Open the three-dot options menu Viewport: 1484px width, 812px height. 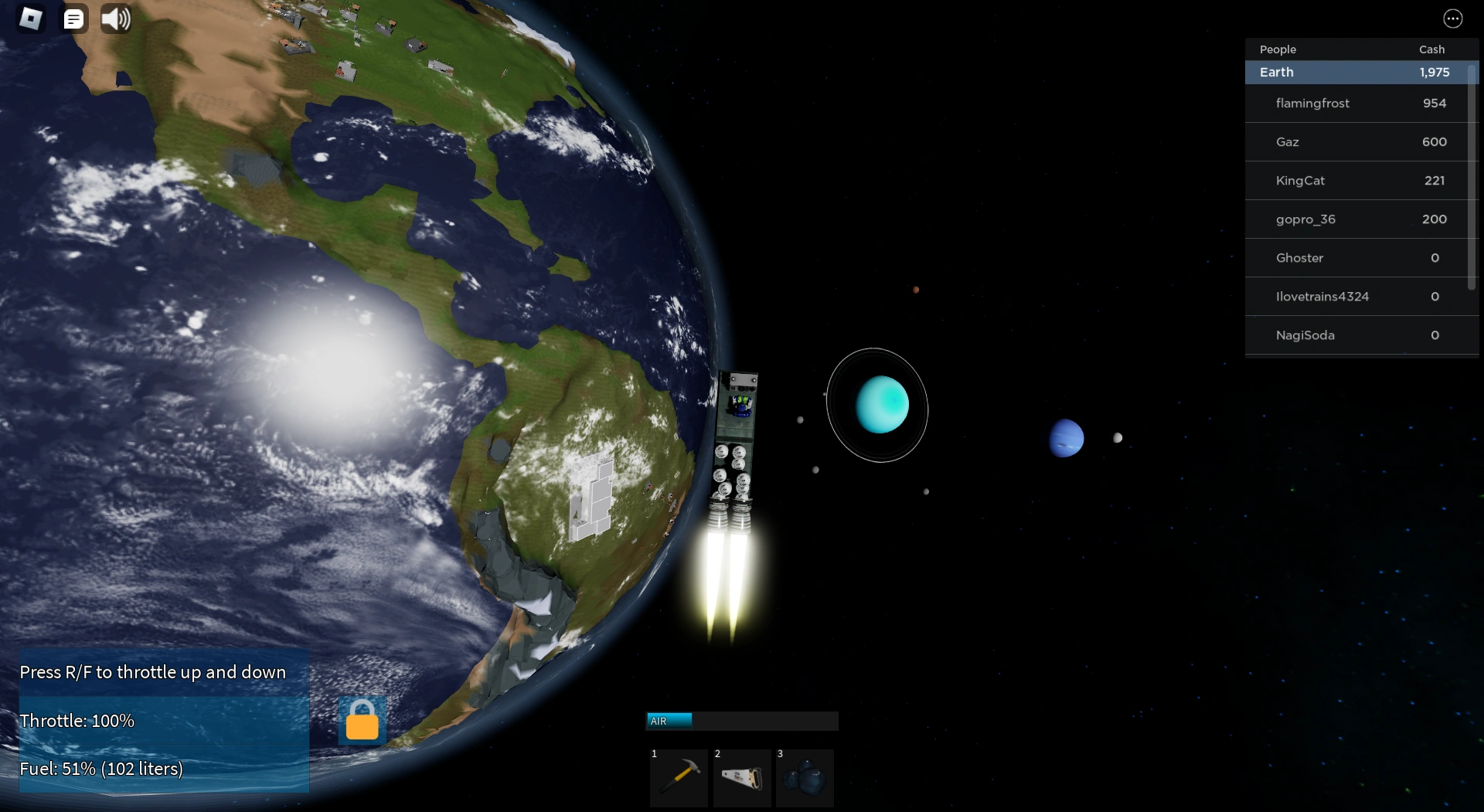click(x=1453, y=19)
